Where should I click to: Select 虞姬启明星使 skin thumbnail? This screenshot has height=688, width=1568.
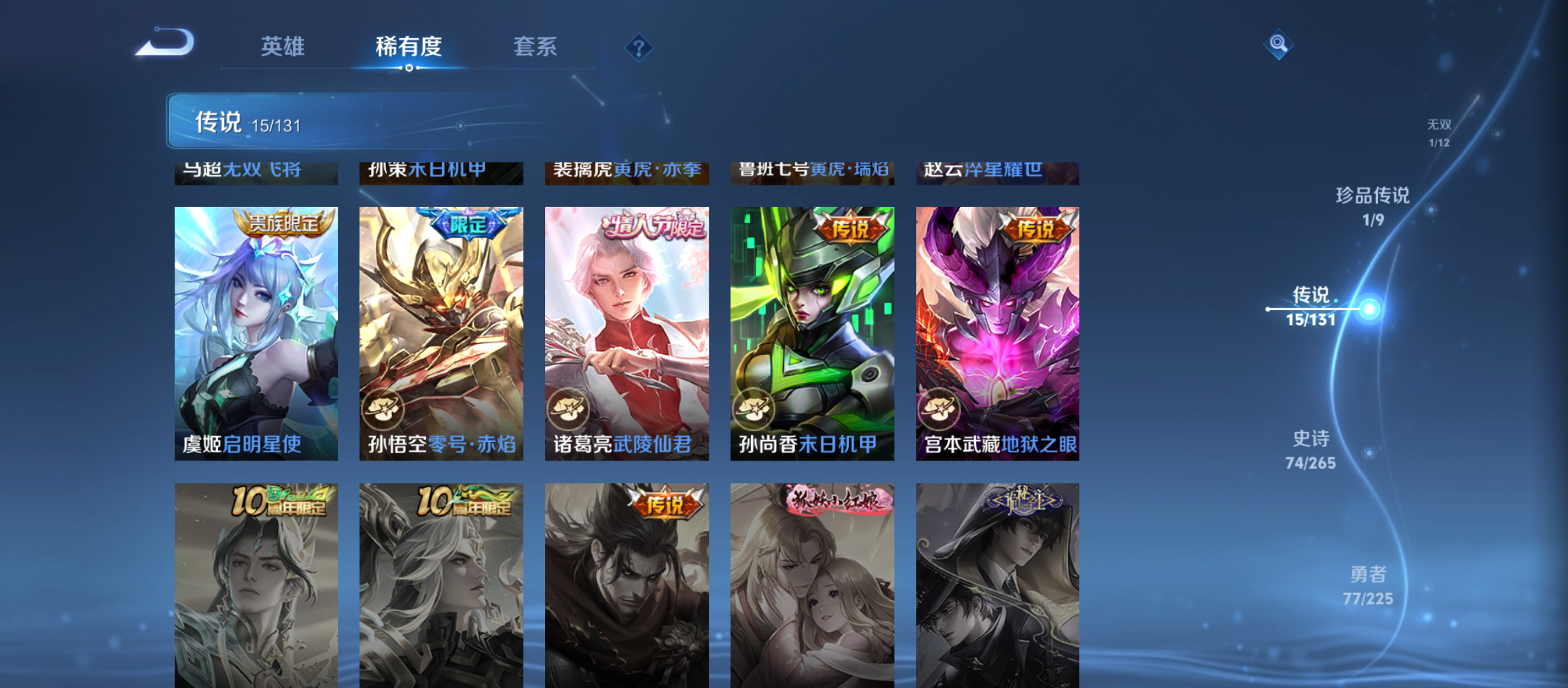256,334
